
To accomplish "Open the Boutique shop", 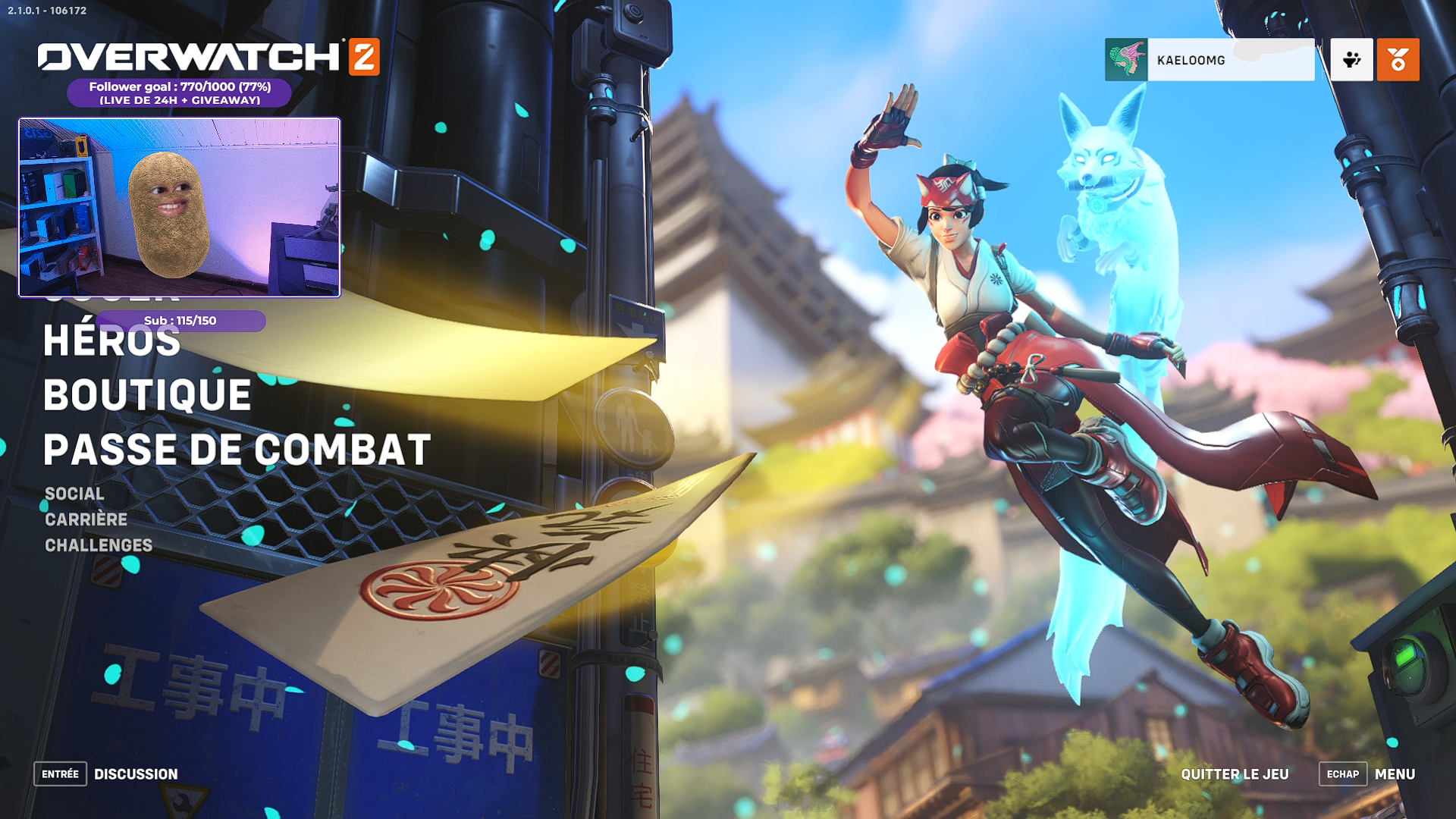I will pyautogui.click(x=147, y=395).
